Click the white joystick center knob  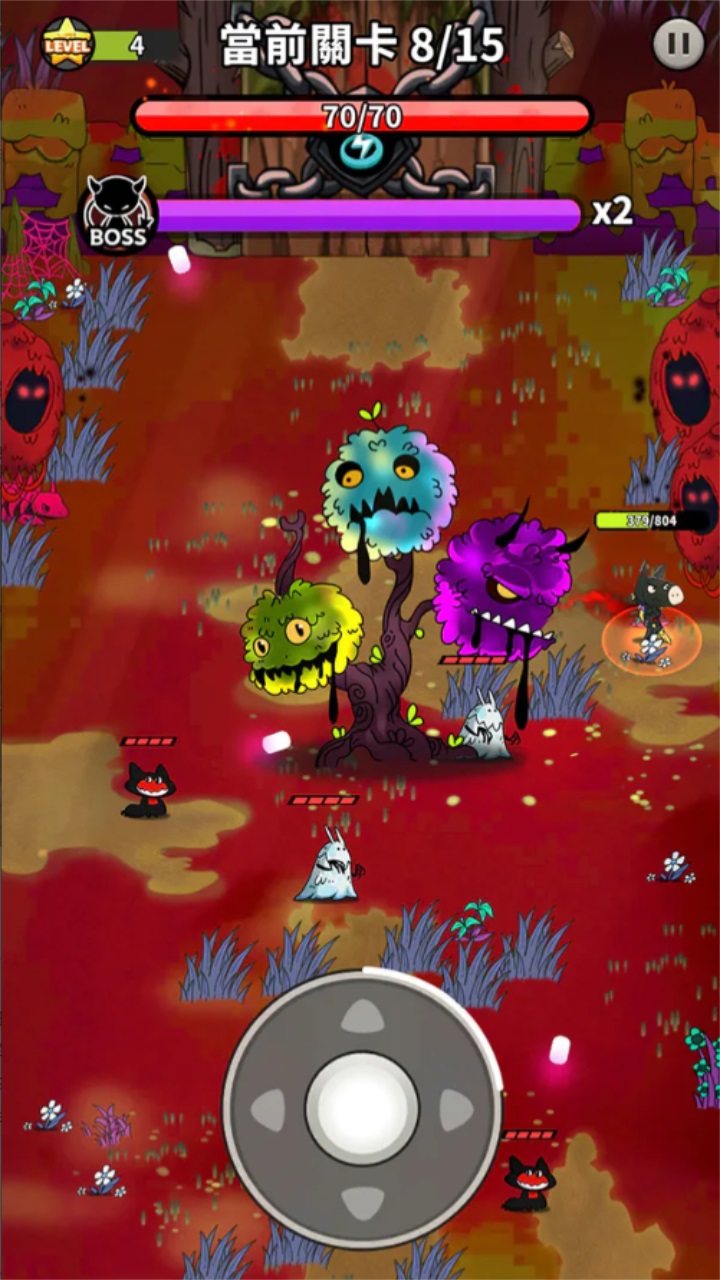[362, 1109]
